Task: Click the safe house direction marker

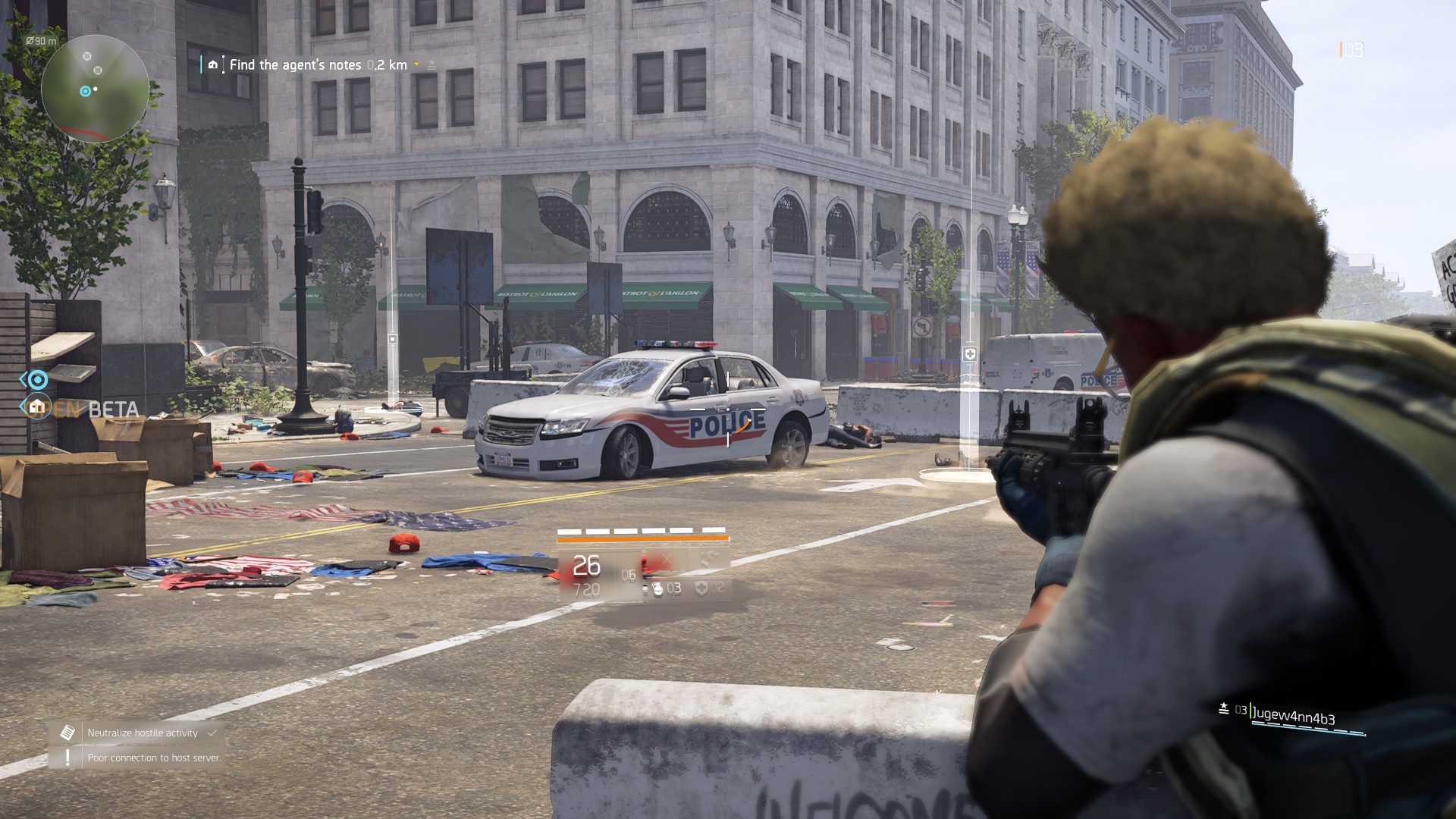Action: point(36,407)
